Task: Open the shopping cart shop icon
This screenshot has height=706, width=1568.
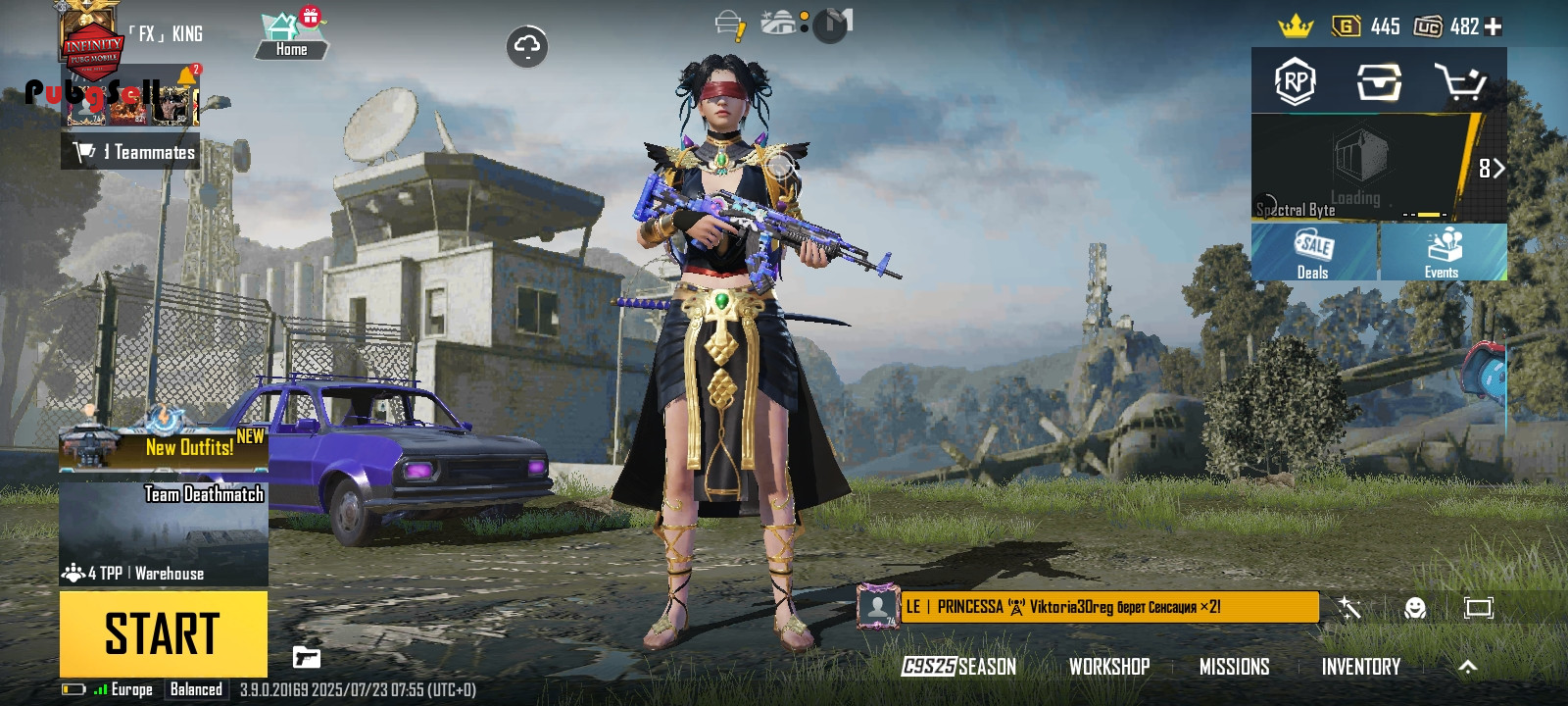Action: click(x=1460, y=82)
